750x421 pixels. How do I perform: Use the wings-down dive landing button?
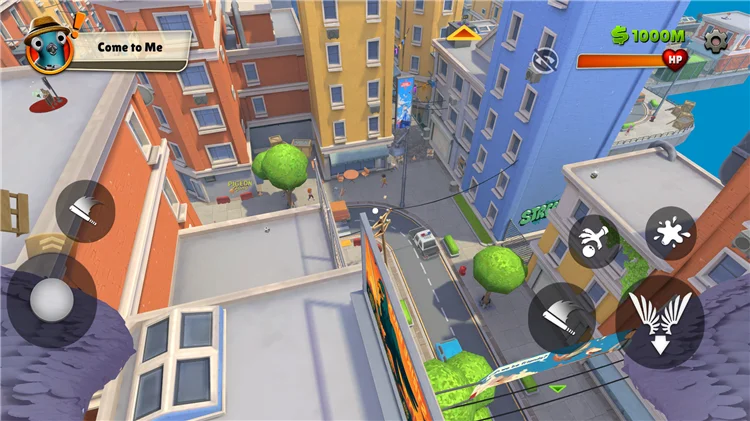659,322
